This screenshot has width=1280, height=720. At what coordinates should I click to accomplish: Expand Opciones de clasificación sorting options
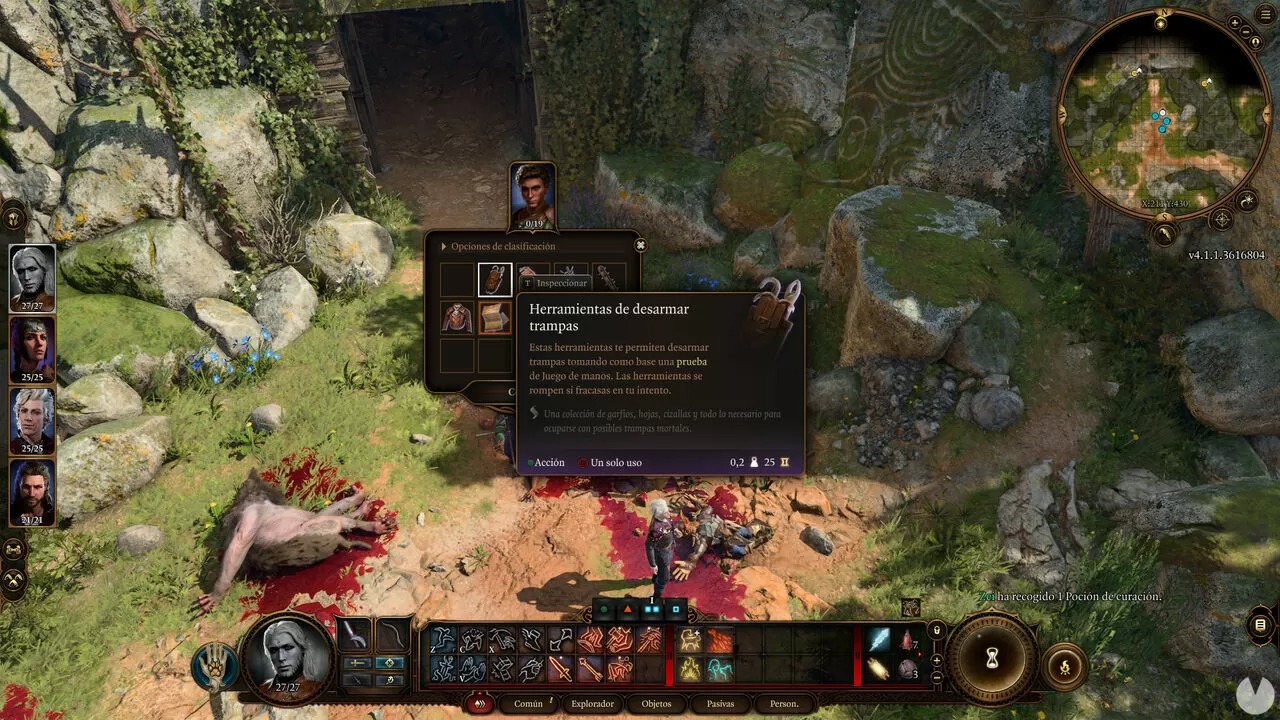443,246
